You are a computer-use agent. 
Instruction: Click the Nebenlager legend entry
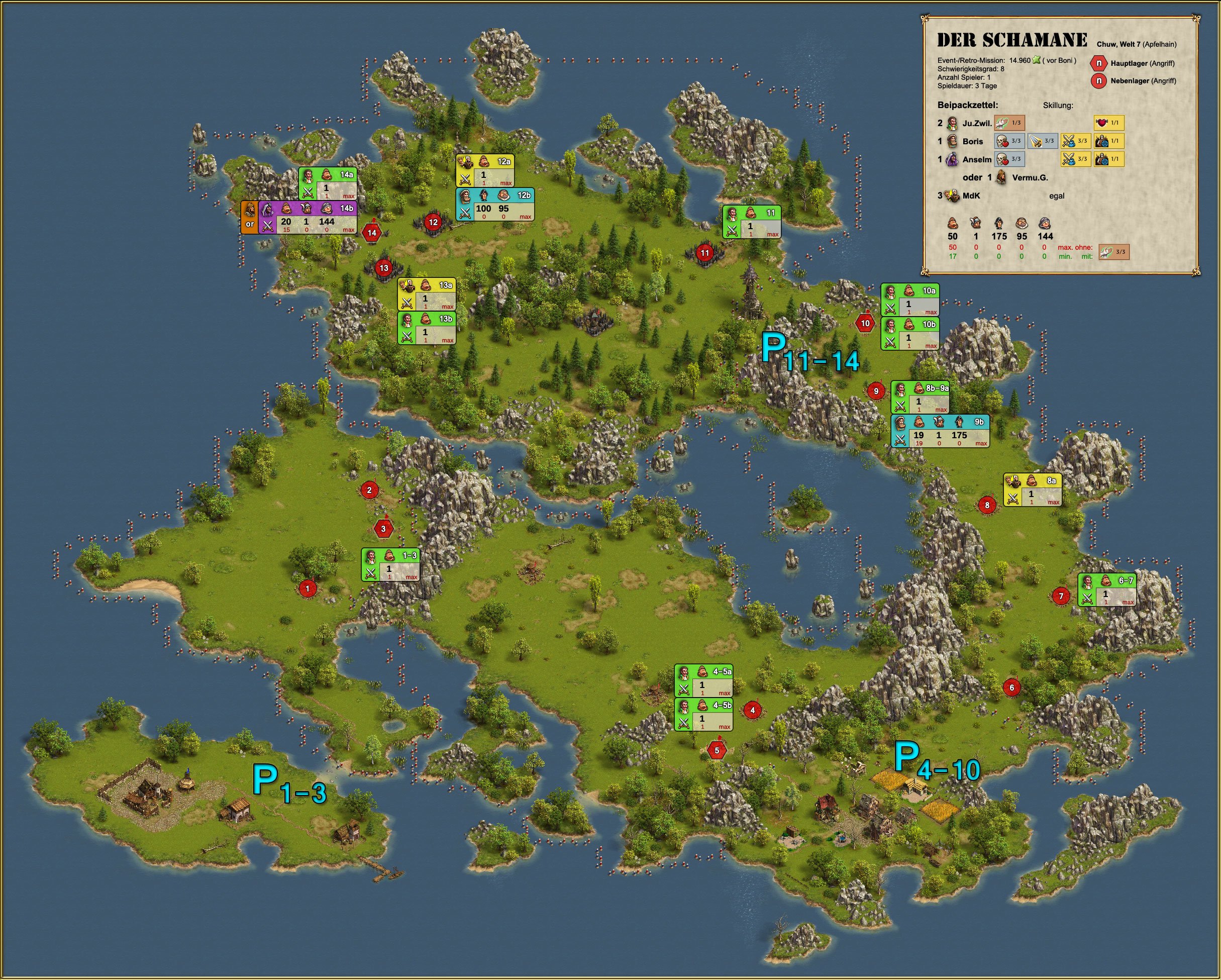pos(1133,81)
